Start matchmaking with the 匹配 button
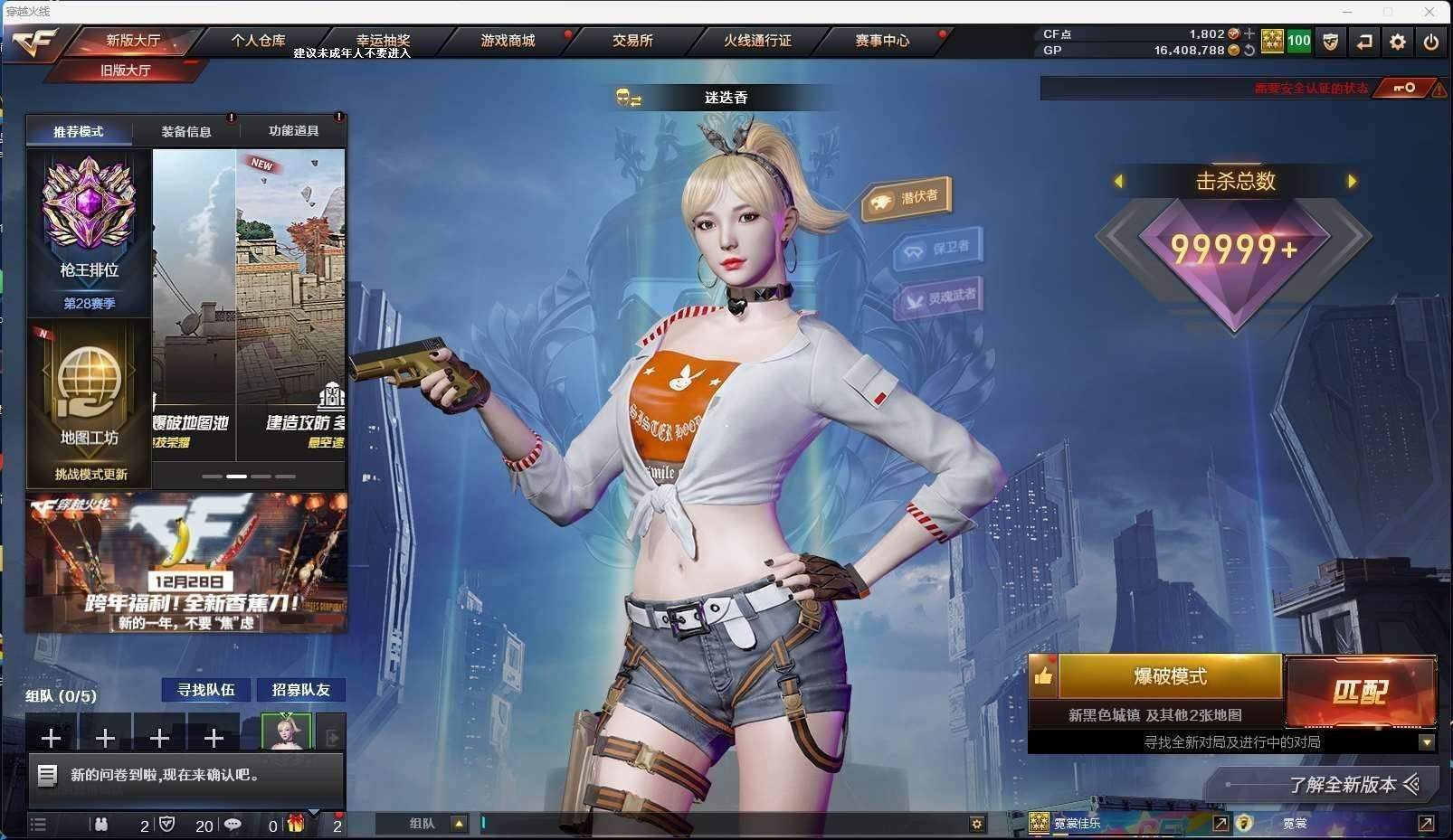This screenshot has width=1453, height=840. pyautogui.click(x=1360, y=692)
